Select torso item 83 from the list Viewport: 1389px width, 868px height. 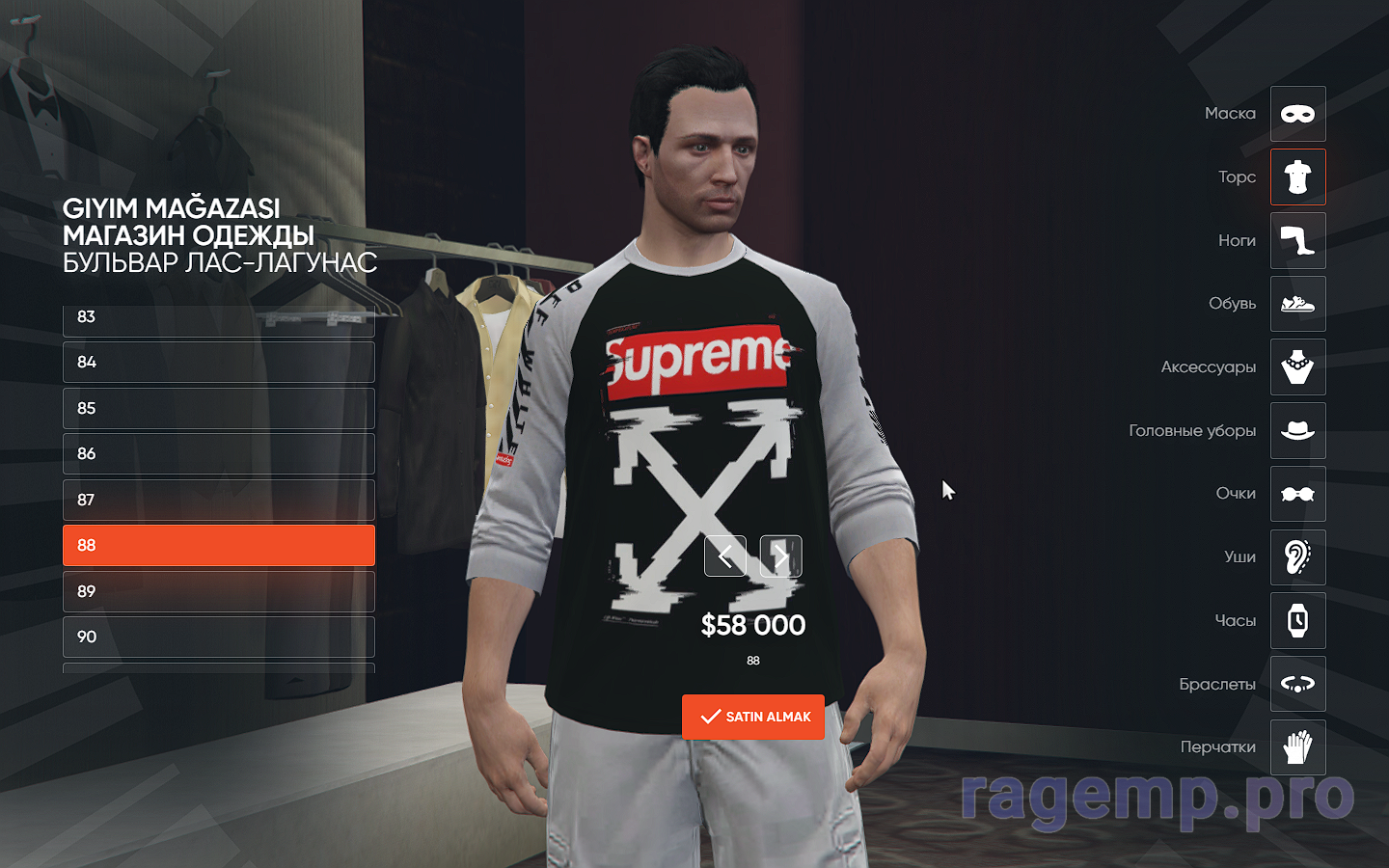tap(218, 316)
